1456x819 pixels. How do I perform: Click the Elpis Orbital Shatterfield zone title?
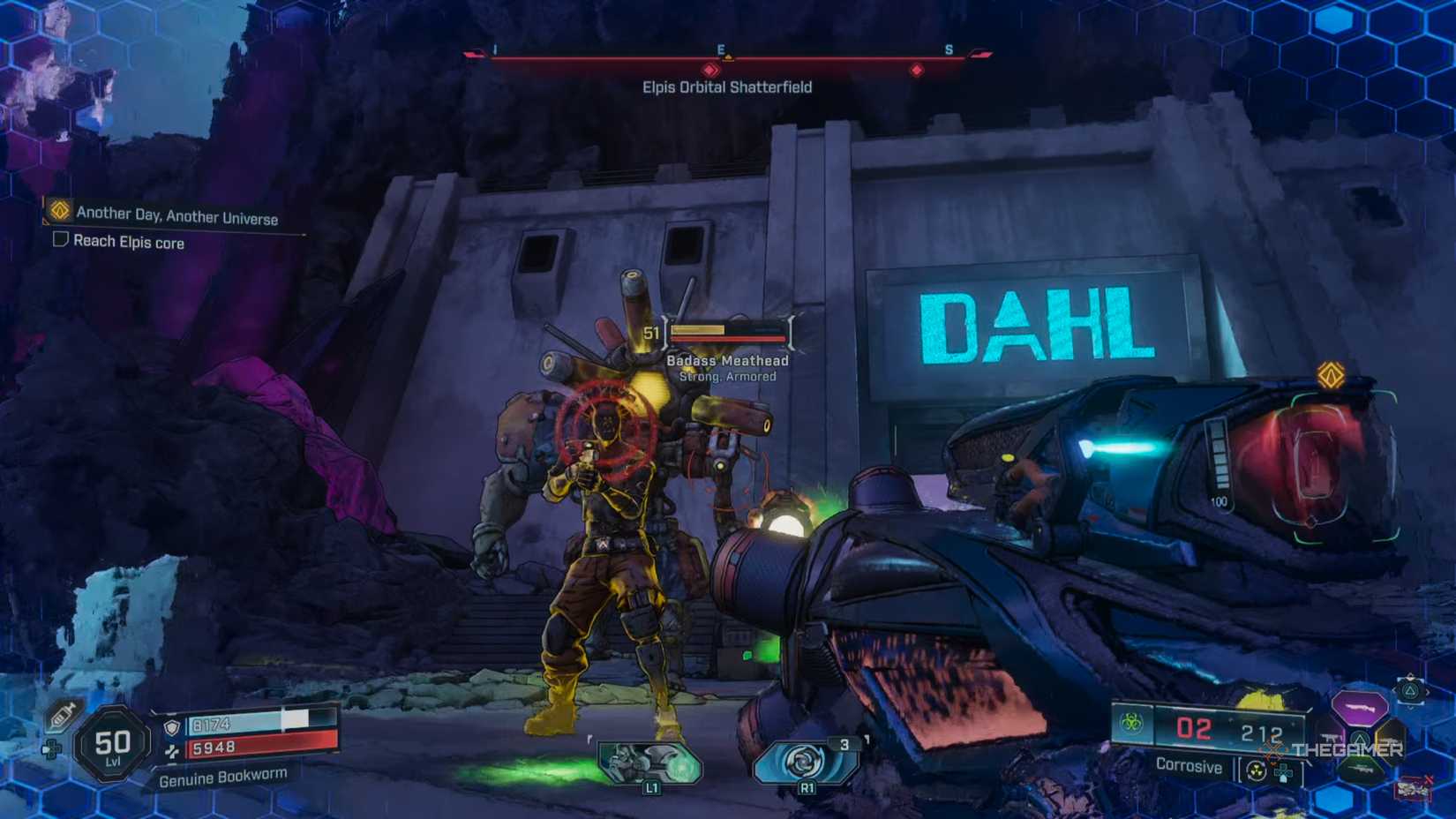click(x=727, y=86)
